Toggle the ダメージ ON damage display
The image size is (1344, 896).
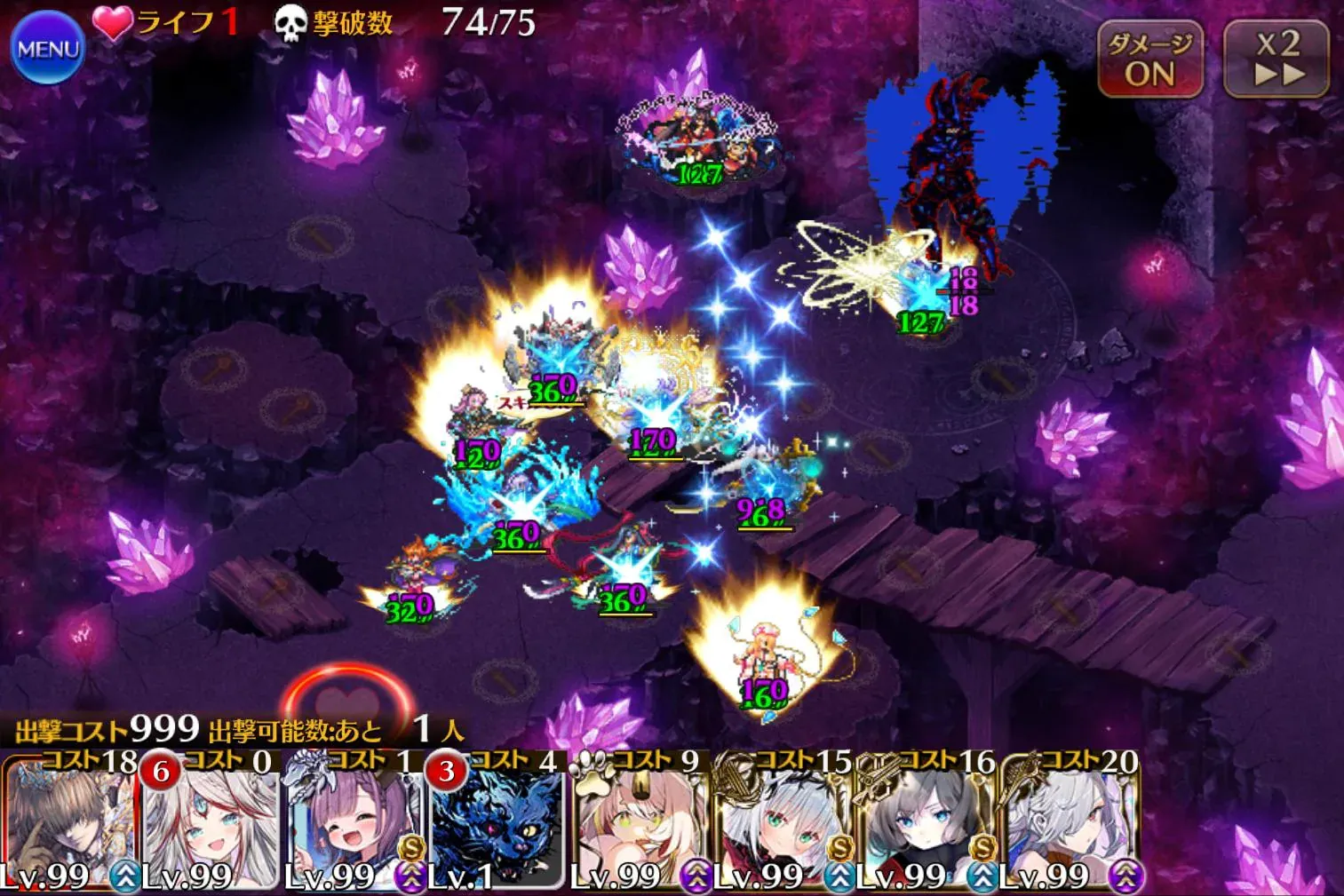(x=1149, y=58)
